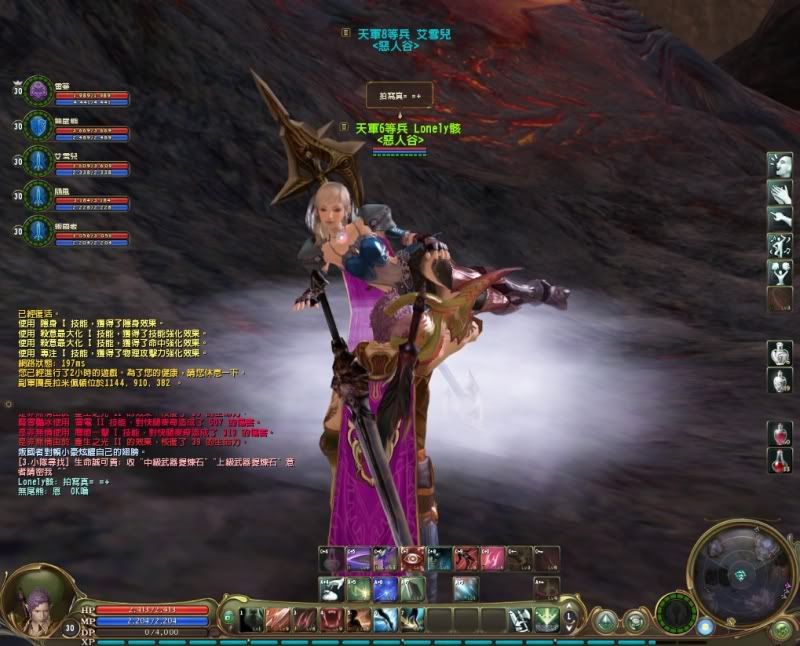800x646 pixels.
Task: Click the green rune dial beside the minimap
Action: pyautogui.click(x=677, y=610)
